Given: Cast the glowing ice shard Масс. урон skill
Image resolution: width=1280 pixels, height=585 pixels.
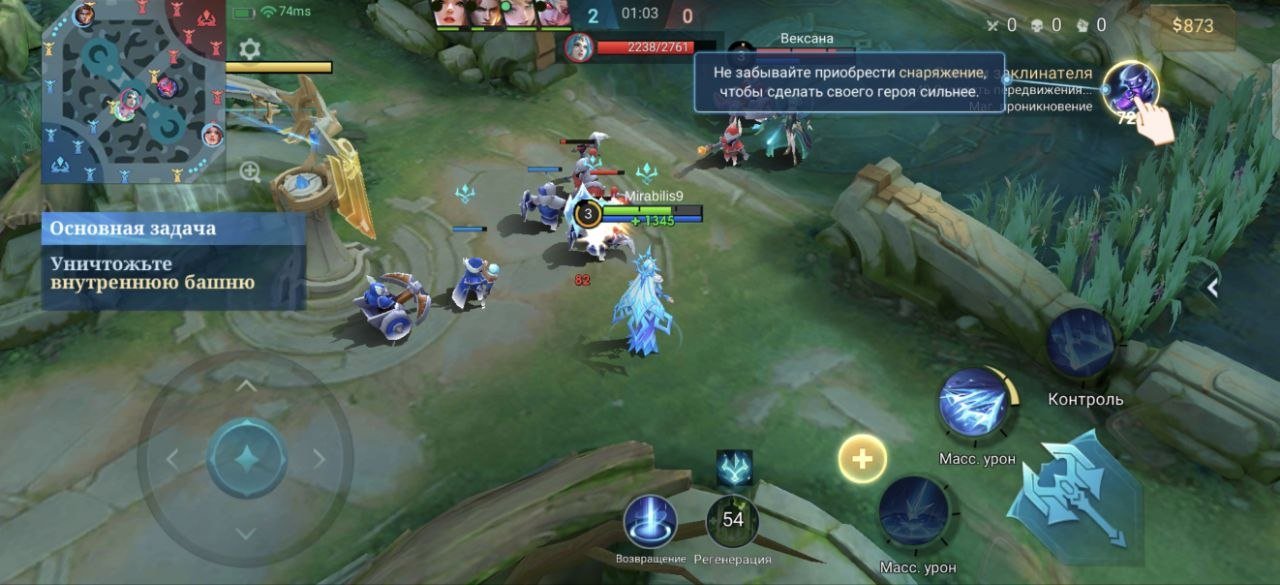Looking at the screenshot, I should [x=973, y=402].
